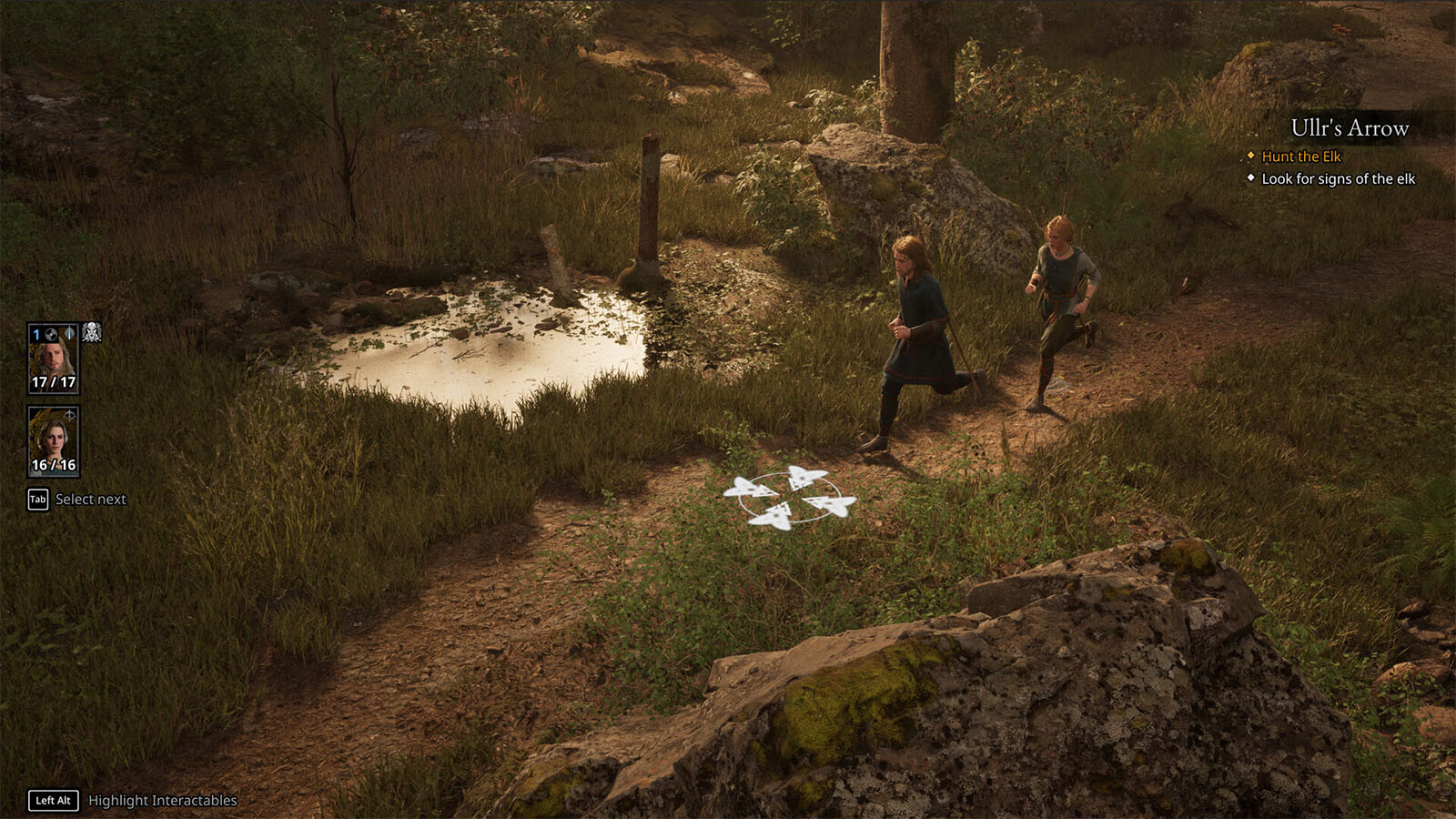Open the Ullr's Arrow quest title

1349,128
